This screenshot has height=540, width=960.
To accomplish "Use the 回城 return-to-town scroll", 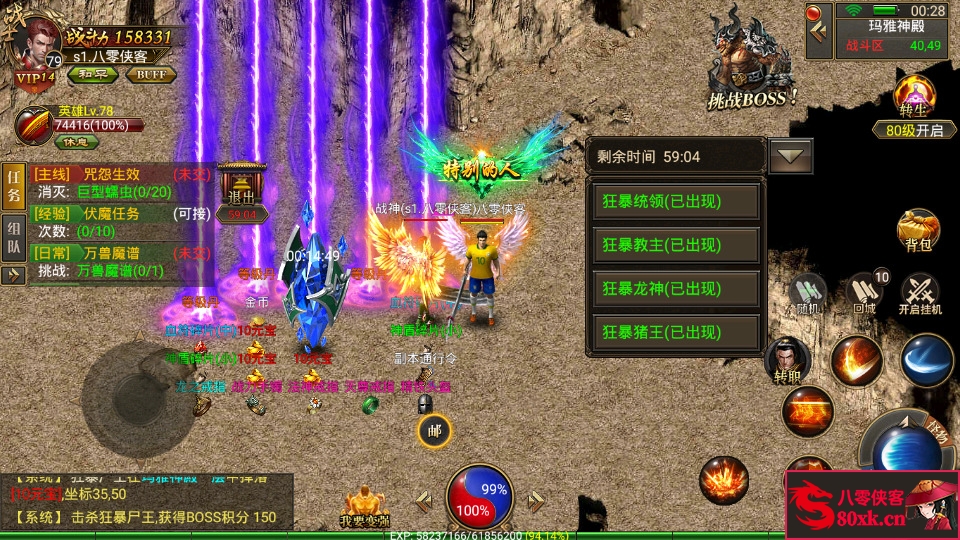I will (x=864, y=293).
